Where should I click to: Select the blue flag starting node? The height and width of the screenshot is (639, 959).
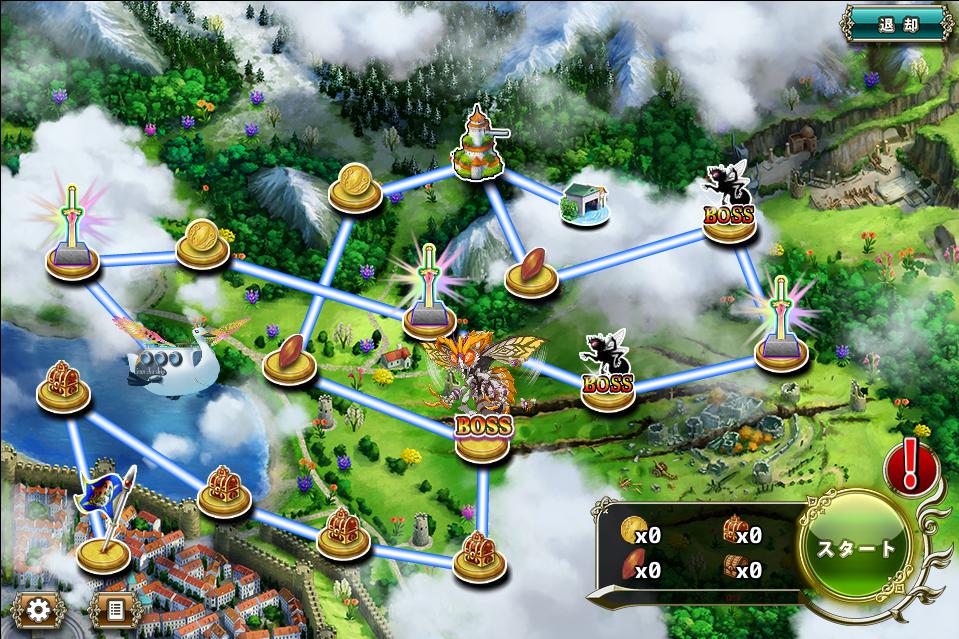click(x=104, y=528)
